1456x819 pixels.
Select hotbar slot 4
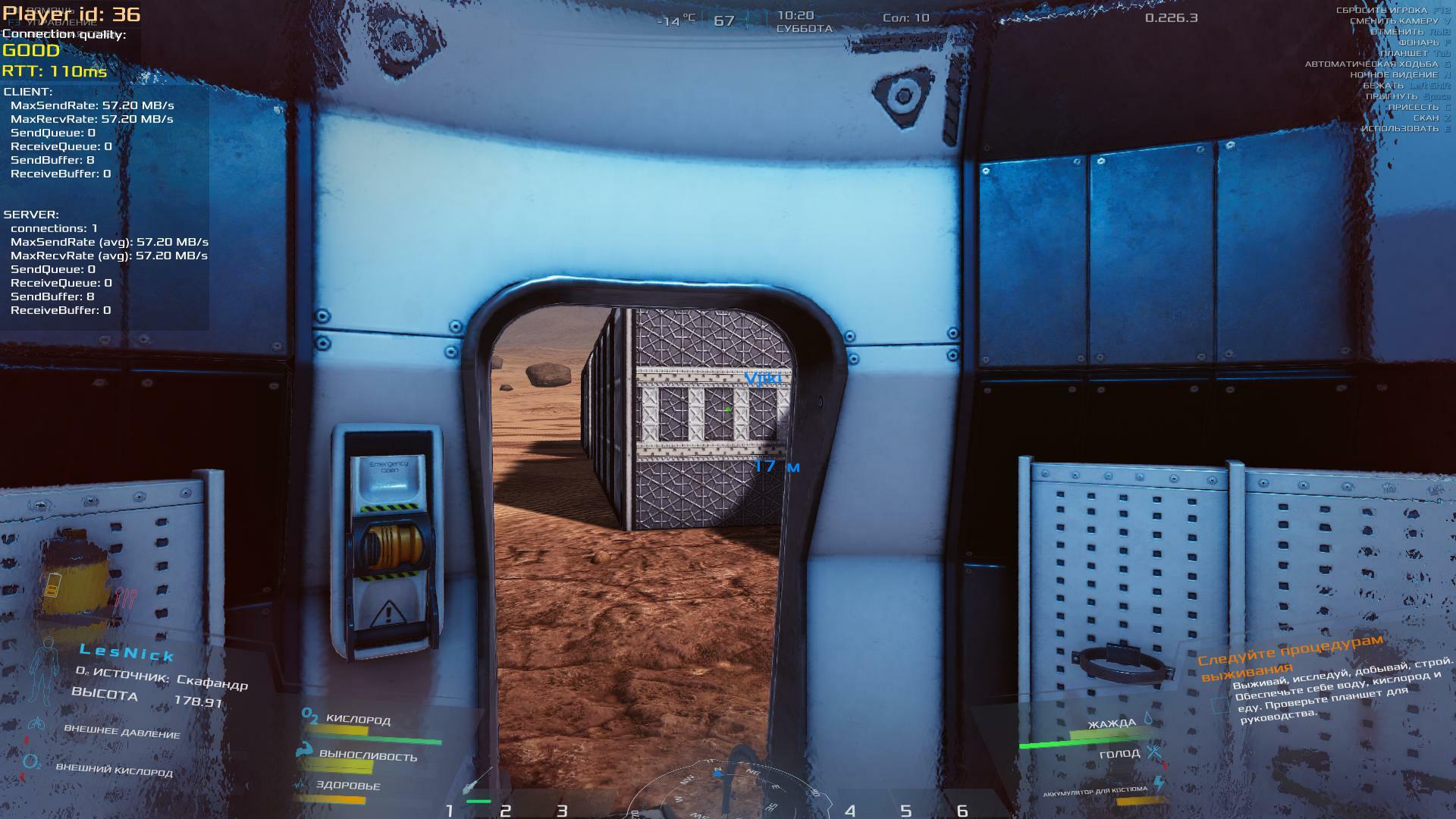click(850, 810)
